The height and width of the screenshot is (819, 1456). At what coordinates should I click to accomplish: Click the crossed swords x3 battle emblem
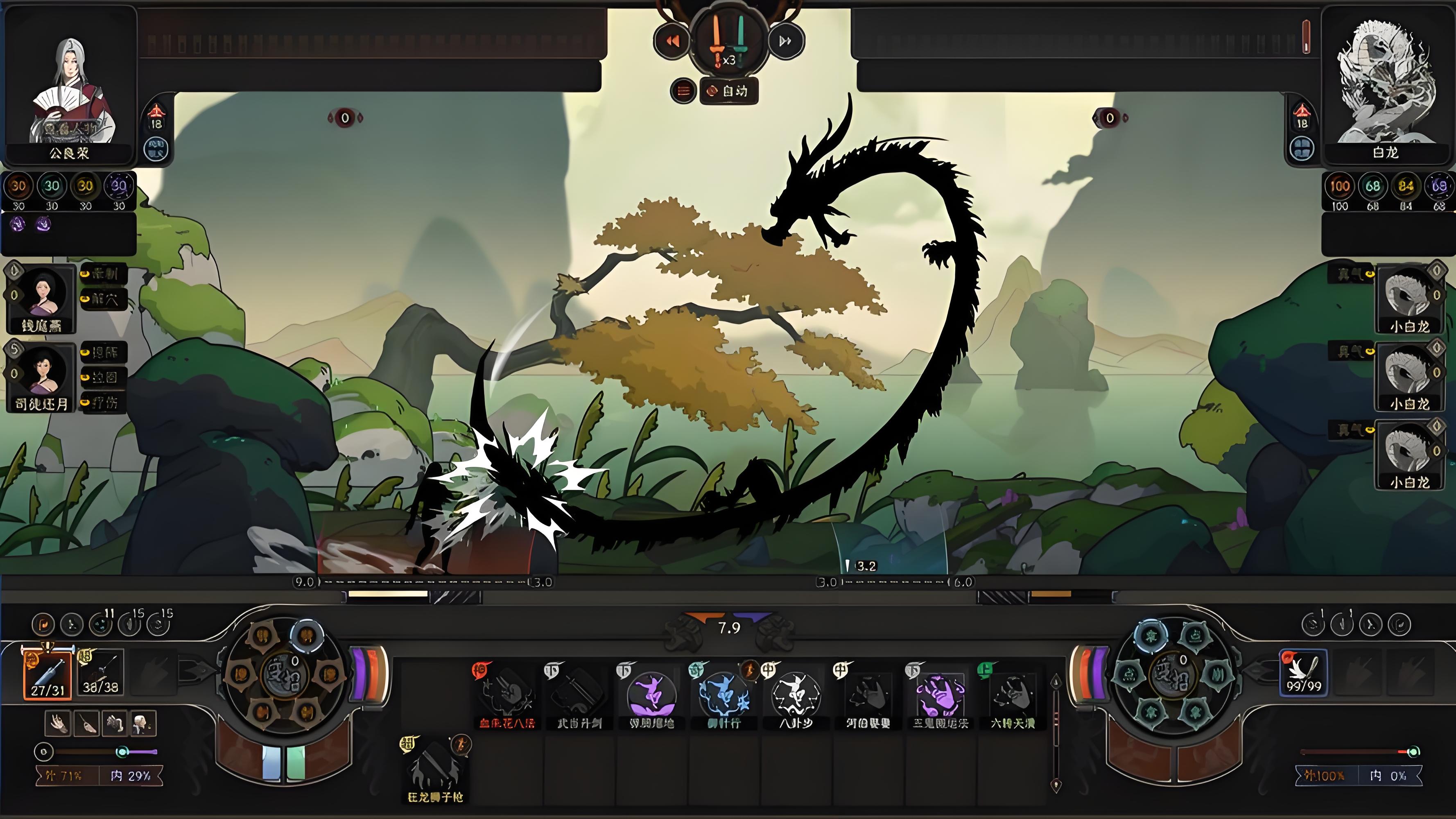728,41
